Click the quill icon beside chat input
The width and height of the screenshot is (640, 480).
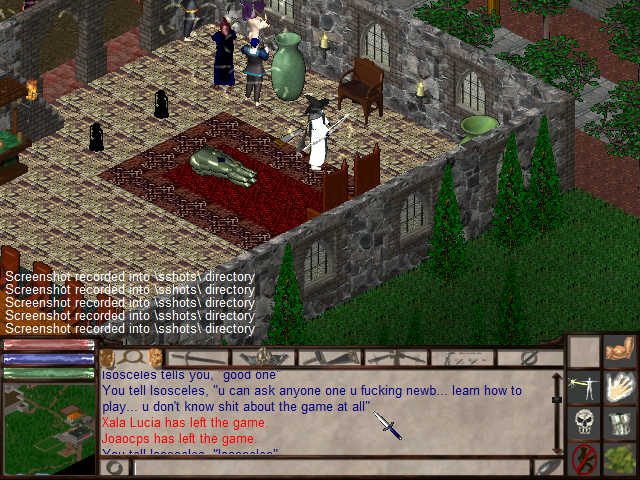click(x=548, y=467)
